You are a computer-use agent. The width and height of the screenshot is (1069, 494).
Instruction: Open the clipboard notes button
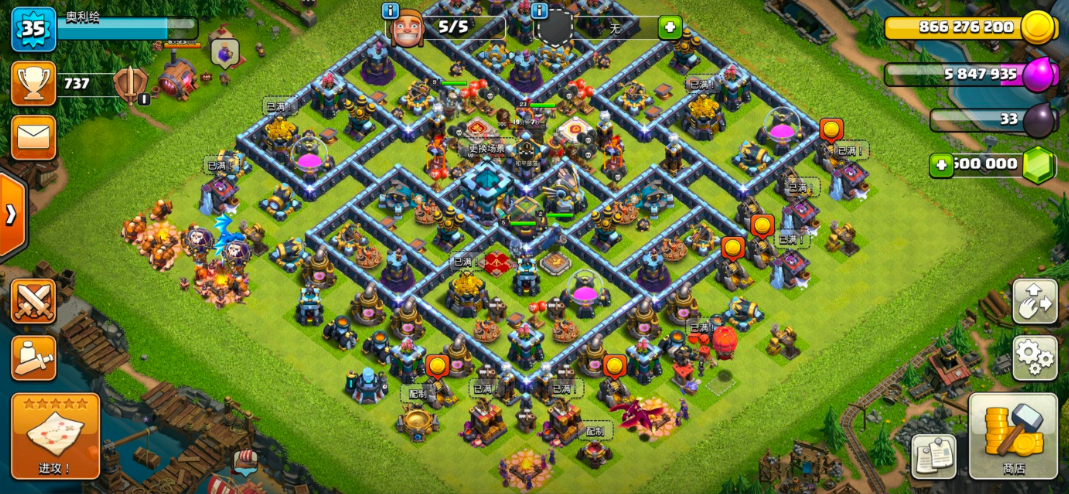coord(933,456)
